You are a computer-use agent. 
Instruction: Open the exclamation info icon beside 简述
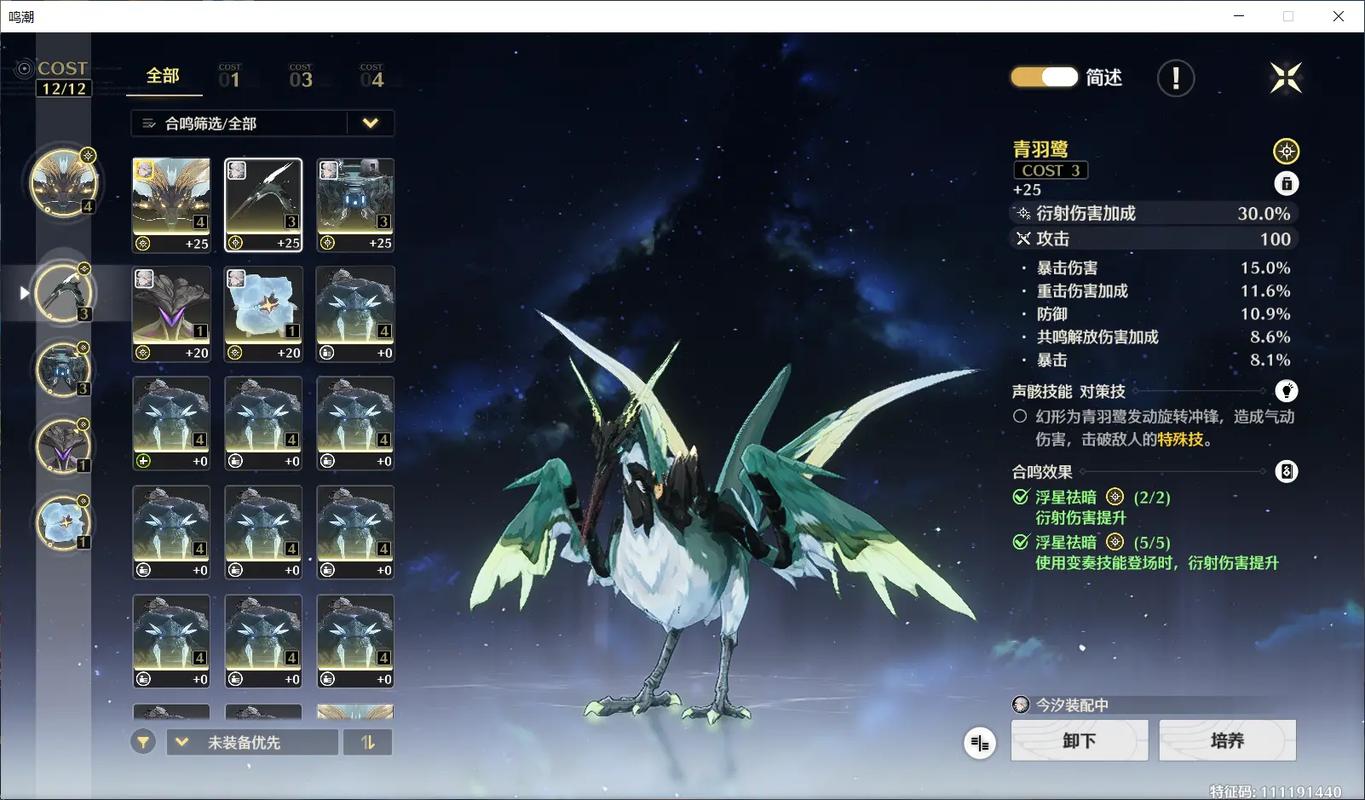(x=1175, y=78)
